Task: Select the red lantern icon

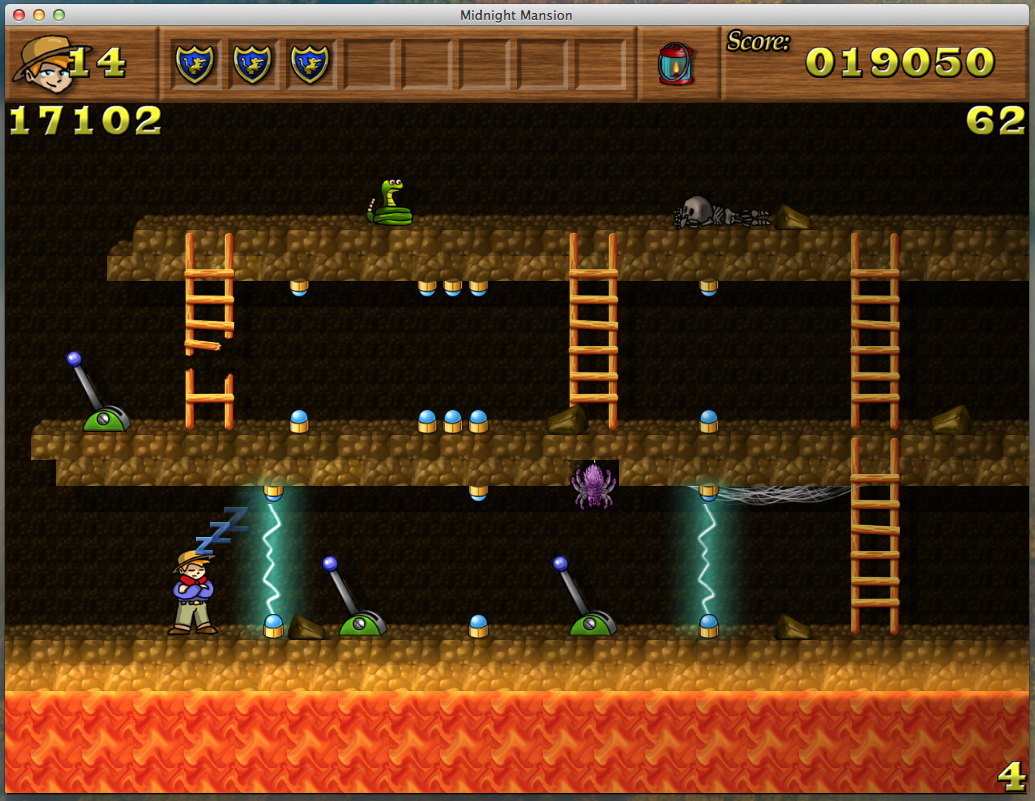Action: point(676,64)
